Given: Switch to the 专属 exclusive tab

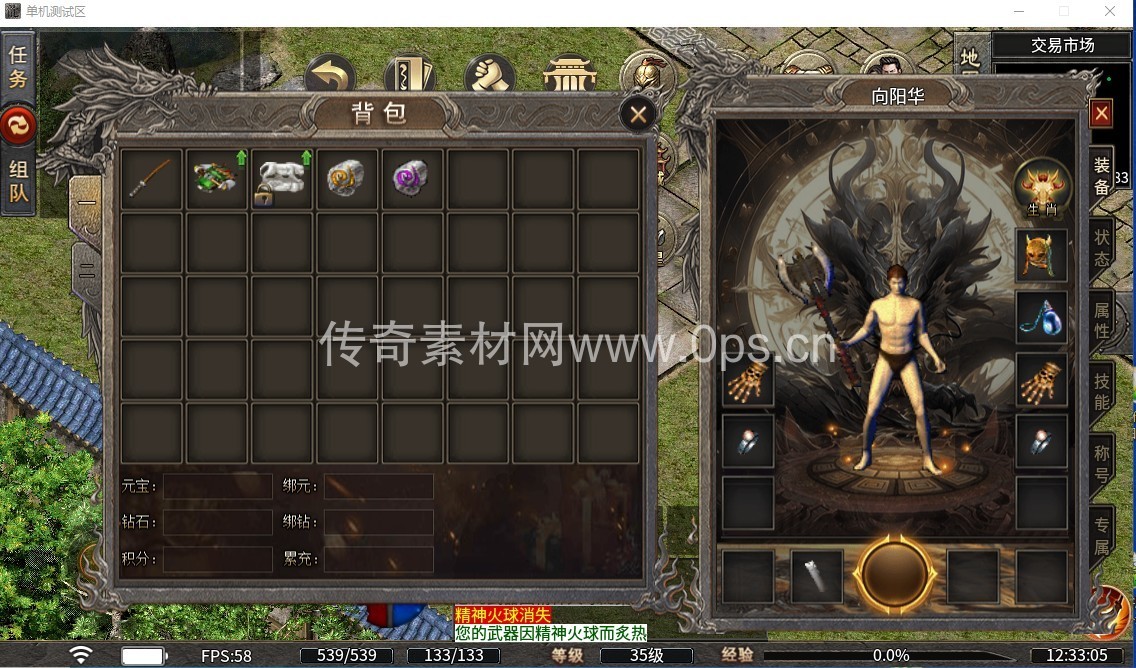Looking at the screenshot, I should [1101, 534].
